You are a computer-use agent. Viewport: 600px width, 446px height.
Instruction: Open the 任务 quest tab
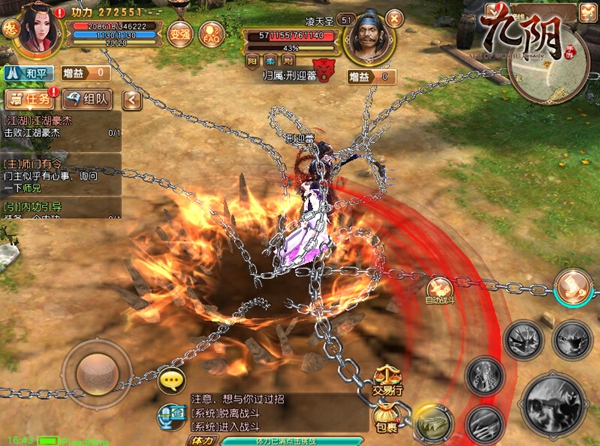click(x=28, y=99)
